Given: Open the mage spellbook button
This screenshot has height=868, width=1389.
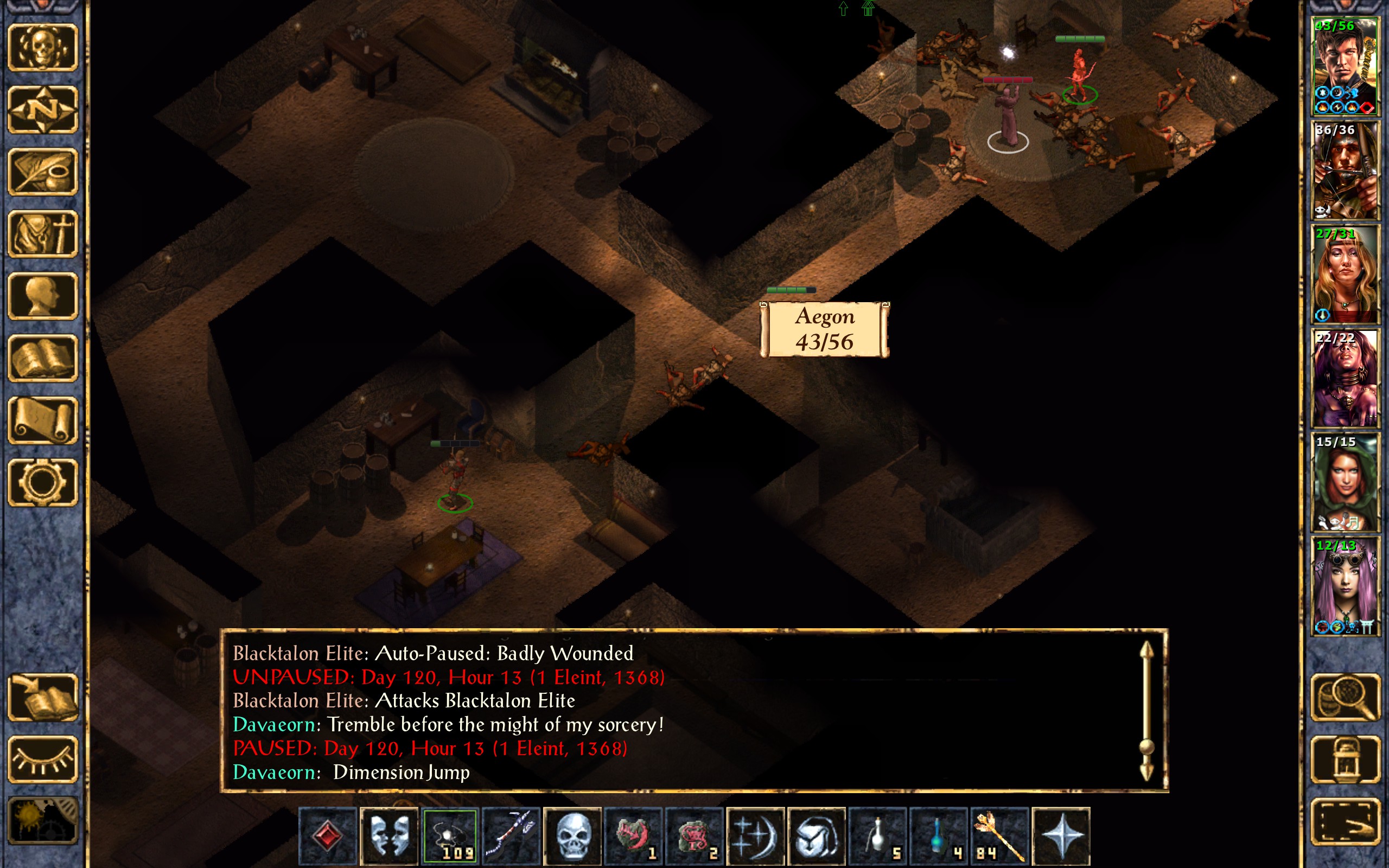Looking at the screenshot, I should pos(42,358).
